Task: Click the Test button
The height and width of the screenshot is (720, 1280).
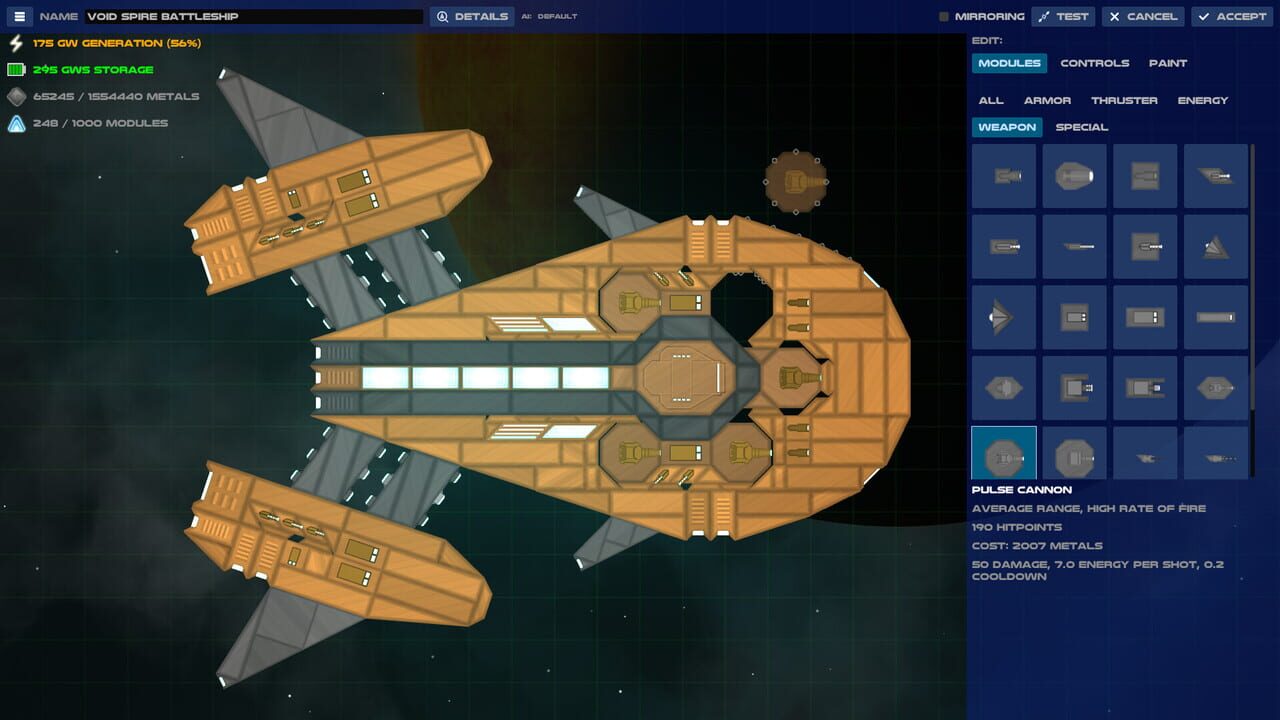Action: 1063,16
